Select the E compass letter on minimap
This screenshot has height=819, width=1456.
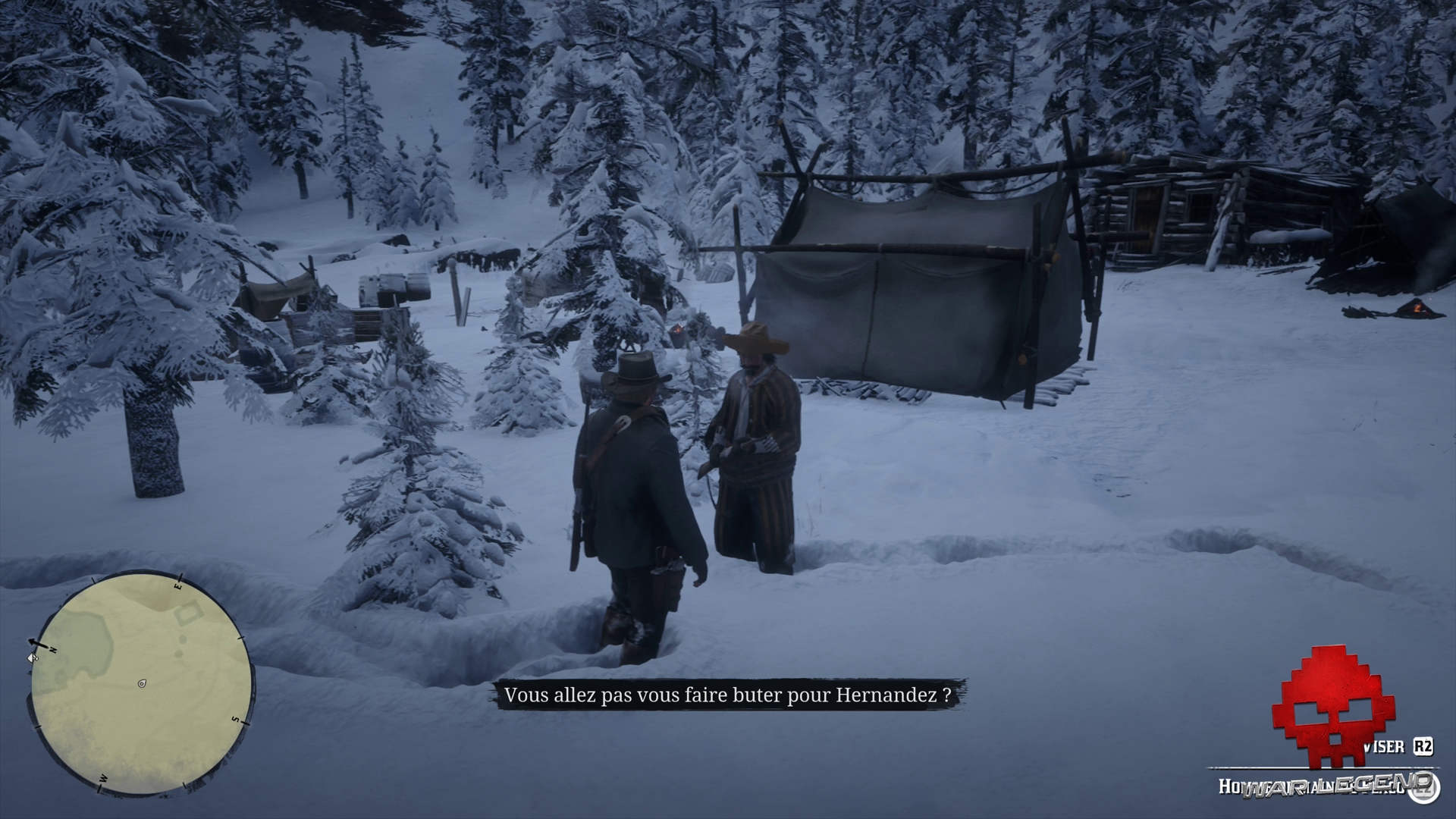177,585
